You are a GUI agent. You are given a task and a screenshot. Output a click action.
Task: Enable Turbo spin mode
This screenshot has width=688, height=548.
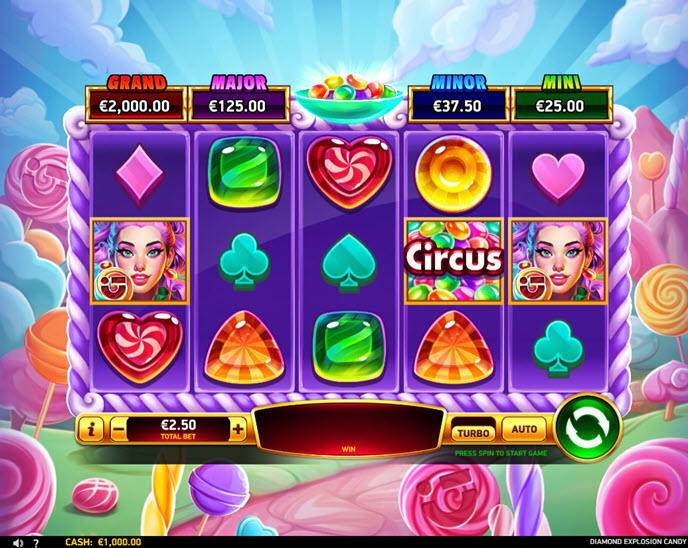(x=472, y=432)
